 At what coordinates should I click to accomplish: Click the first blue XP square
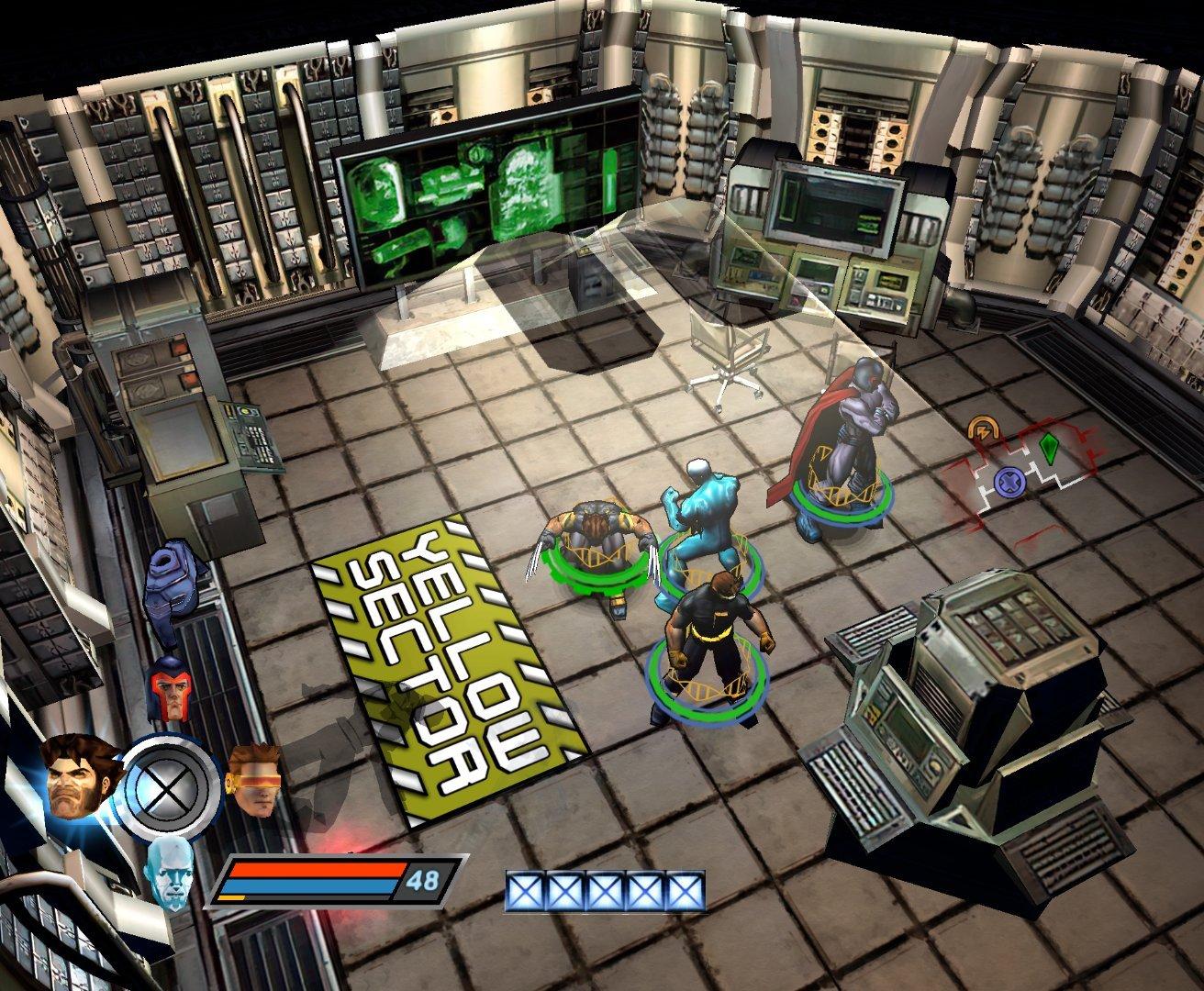click(x=525, y=888)
